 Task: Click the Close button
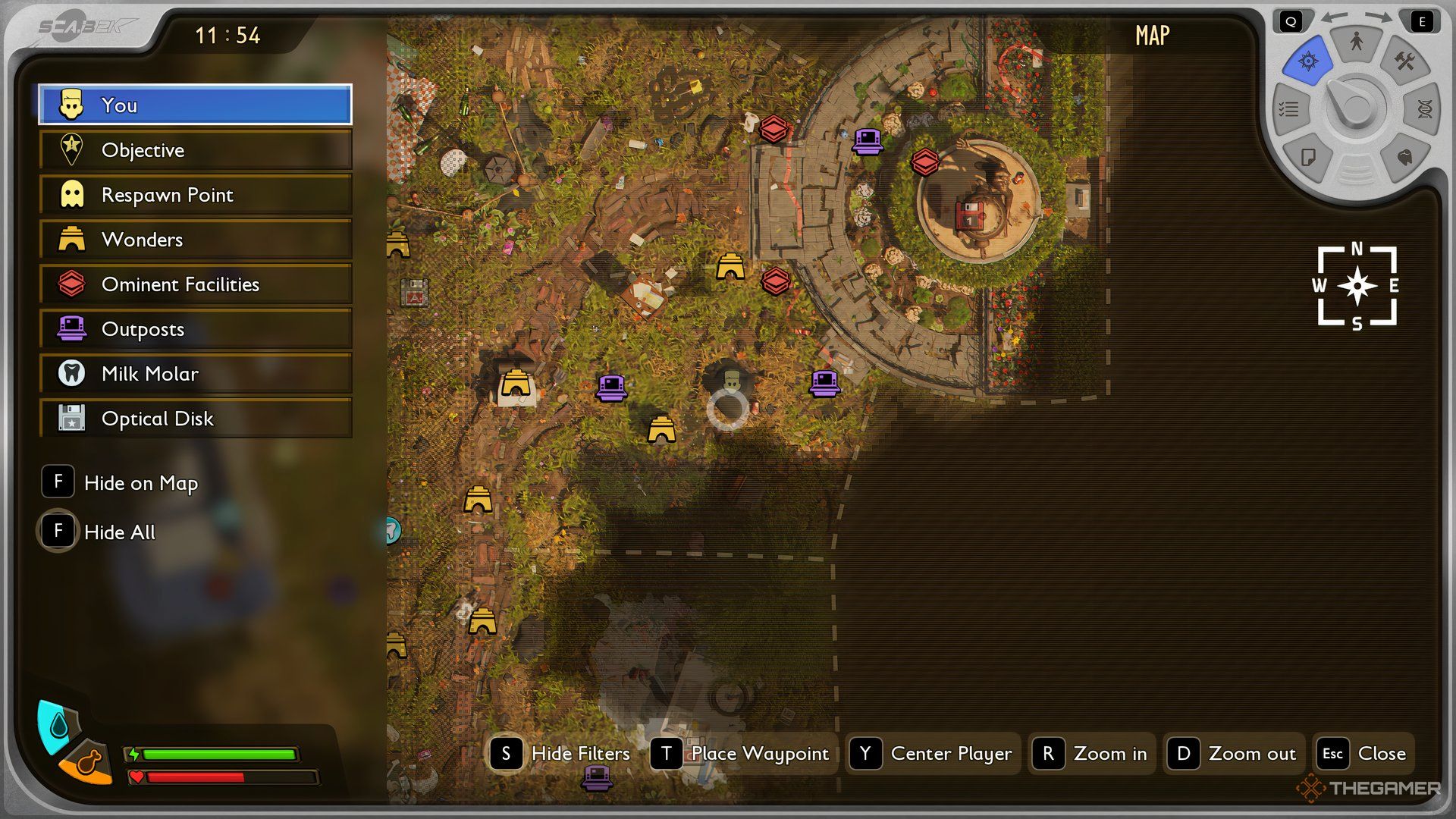1364,754
